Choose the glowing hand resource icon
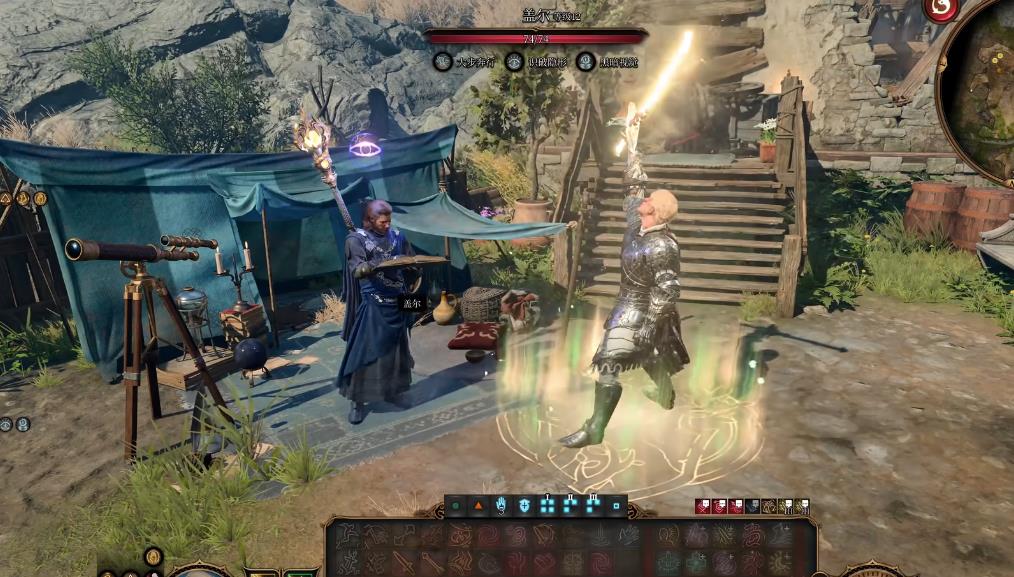 coord(501,507)
